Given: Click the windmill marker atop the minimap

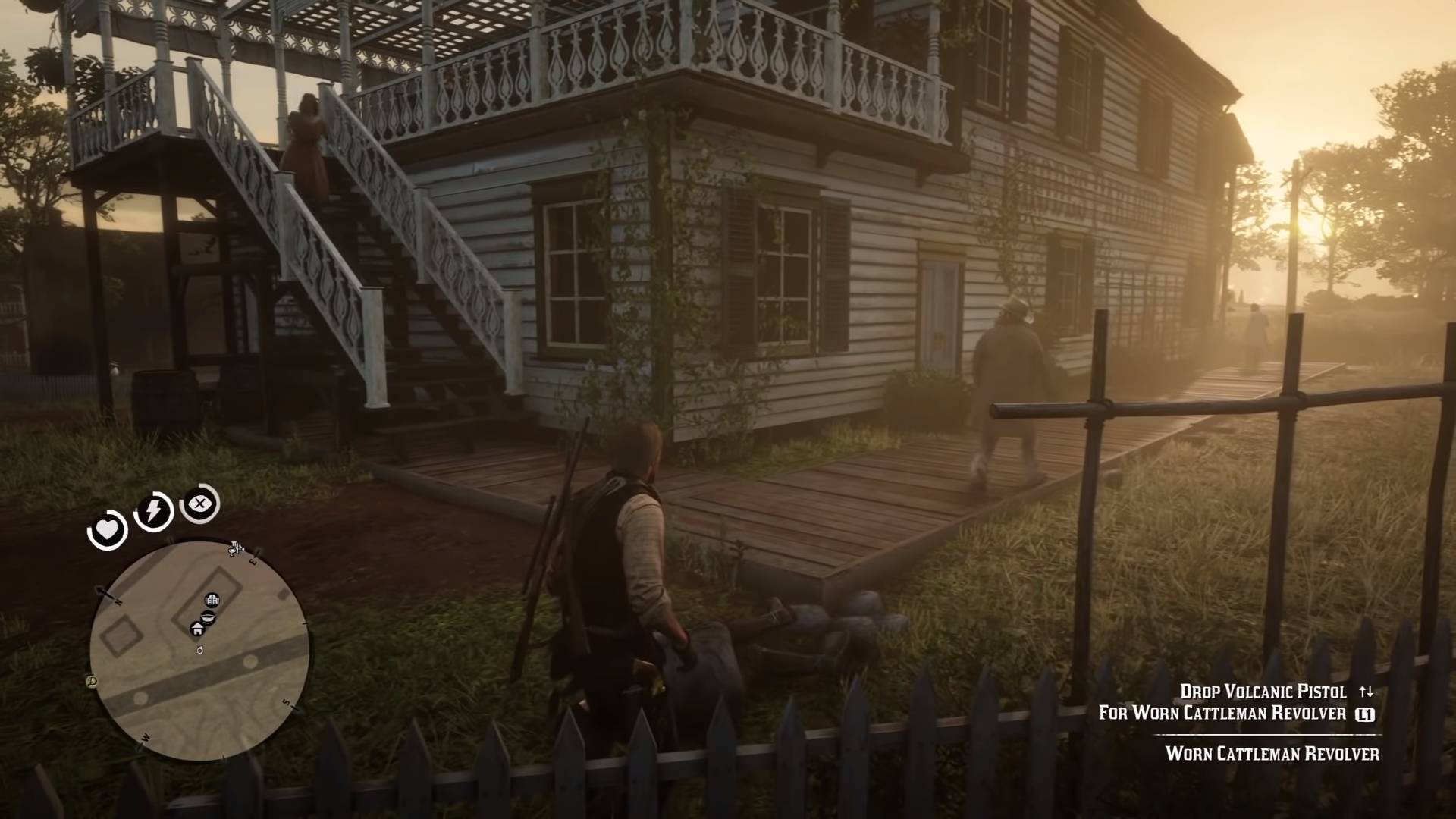Looking at the screenshot, I should click(x=234, y=548).
